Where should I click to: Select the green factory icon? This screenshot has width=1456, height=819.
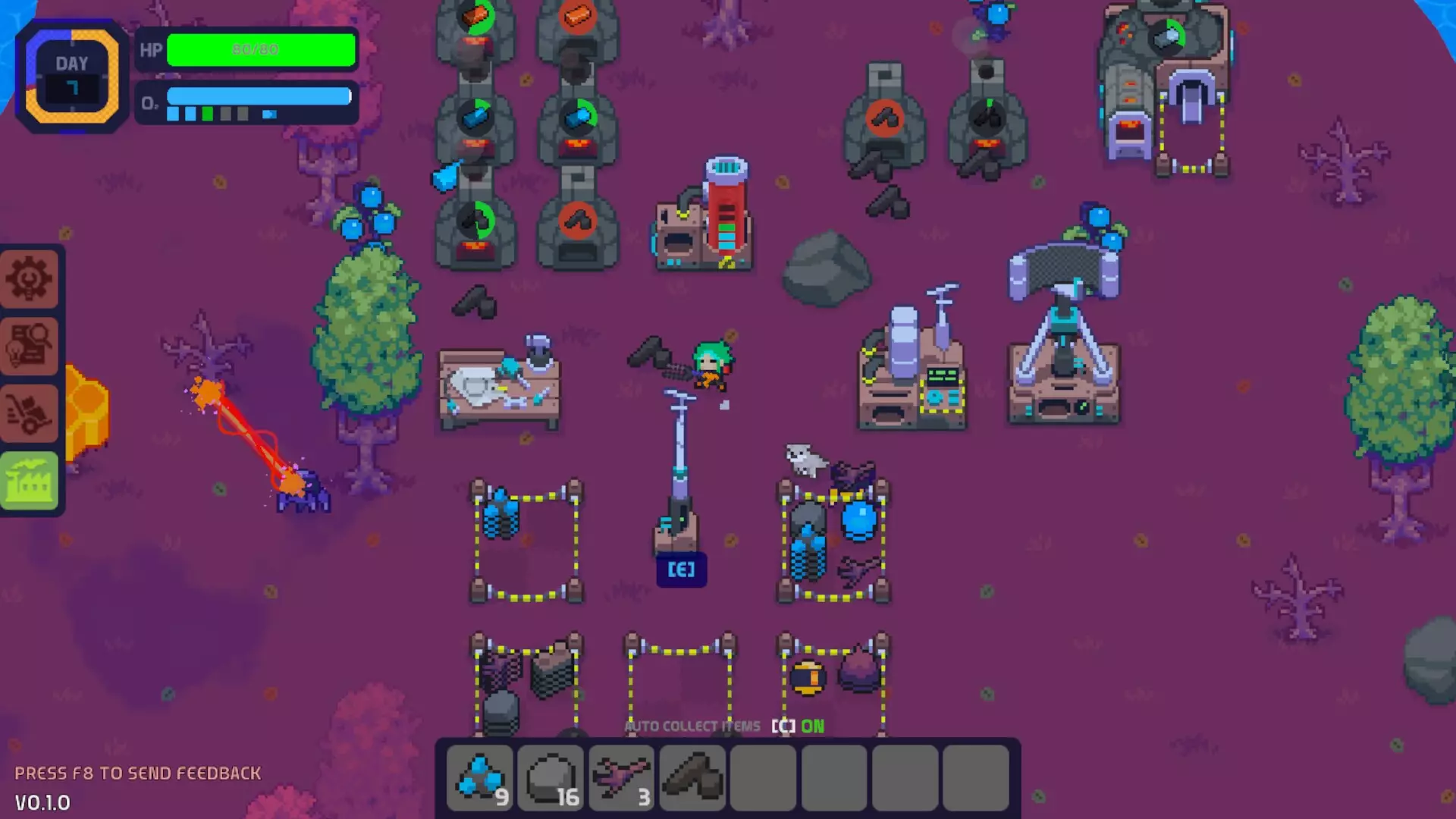click(30, 480)
